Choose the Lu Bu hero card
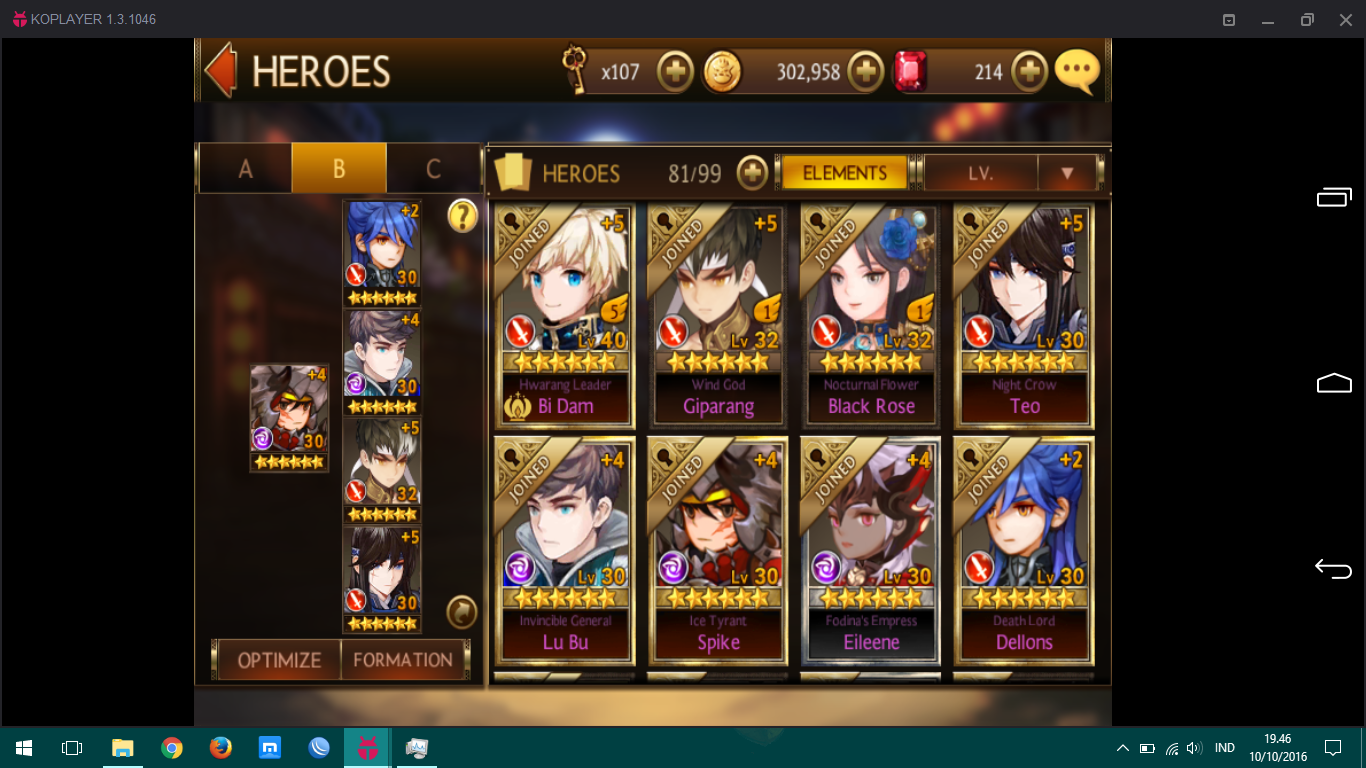 pos(565,550)
